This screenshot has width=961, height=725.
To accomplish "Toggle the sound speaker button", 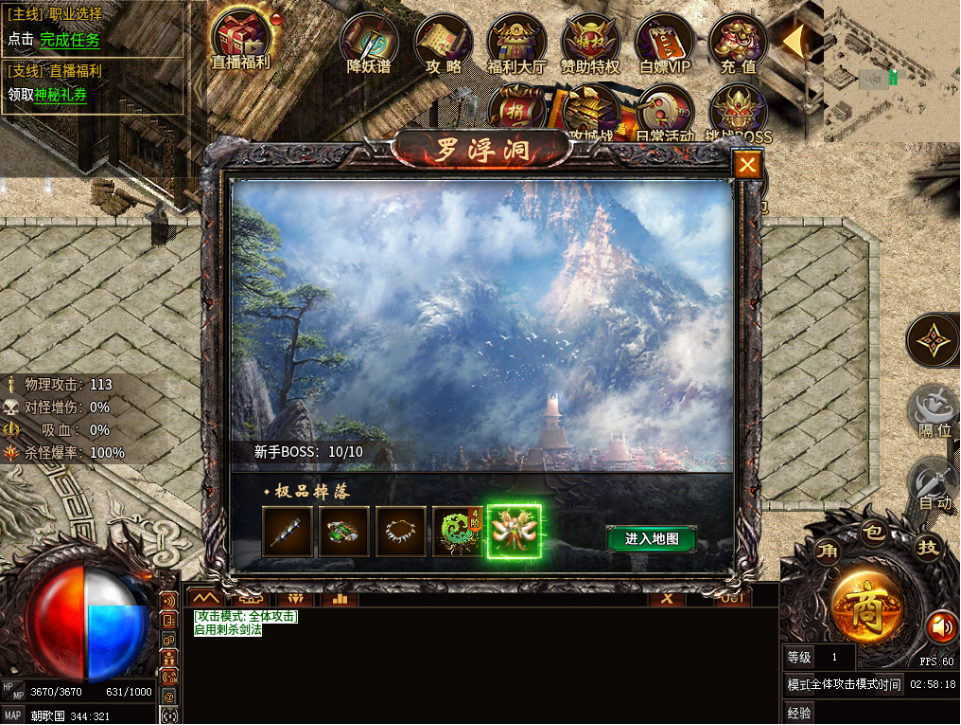I will click(x=940, y=627).
